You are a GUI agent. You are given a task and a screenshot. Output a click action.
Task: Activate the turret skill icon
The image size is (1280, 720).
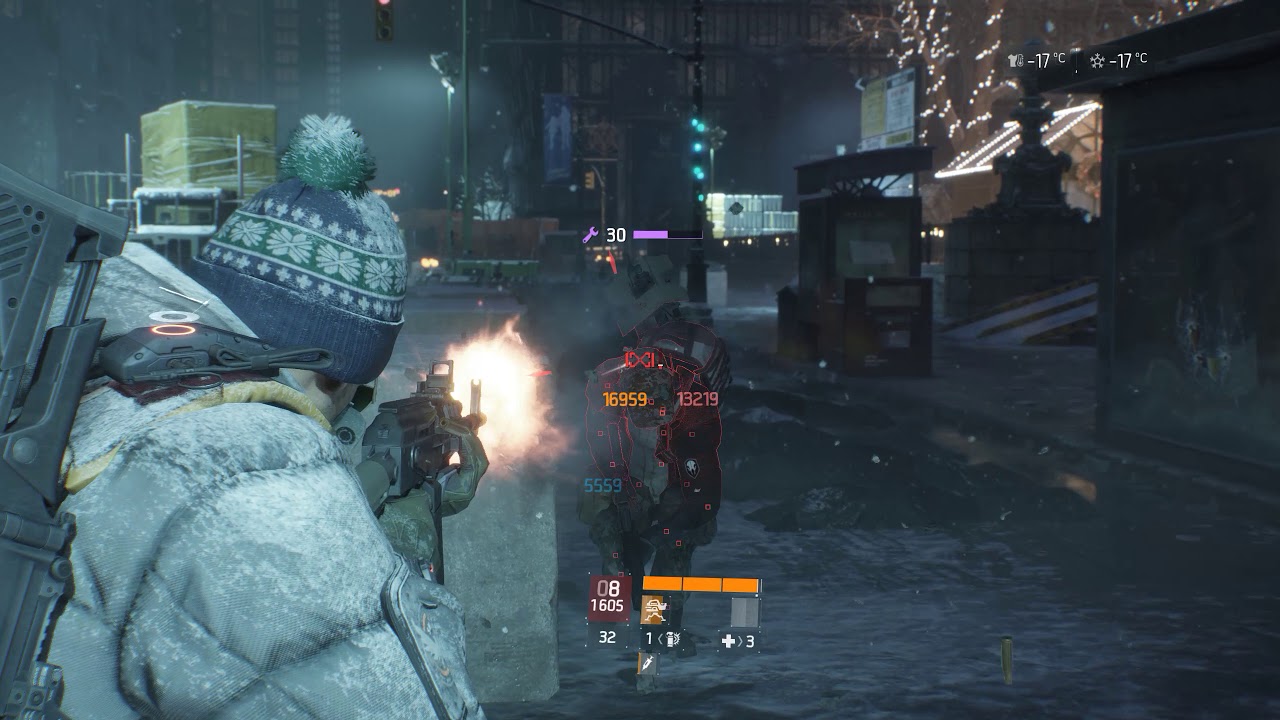tap(654, 610)
